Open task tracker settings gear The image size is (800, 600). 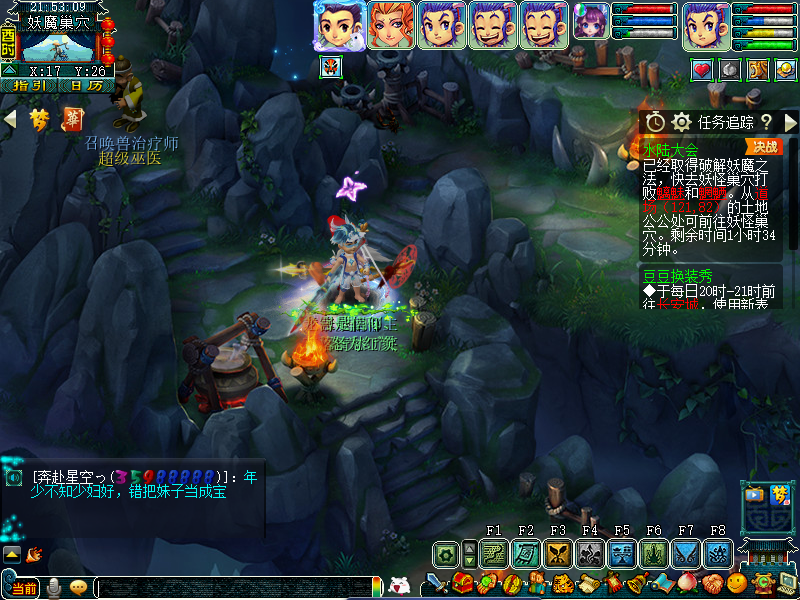pyautogui.click(x=682, y=122)
